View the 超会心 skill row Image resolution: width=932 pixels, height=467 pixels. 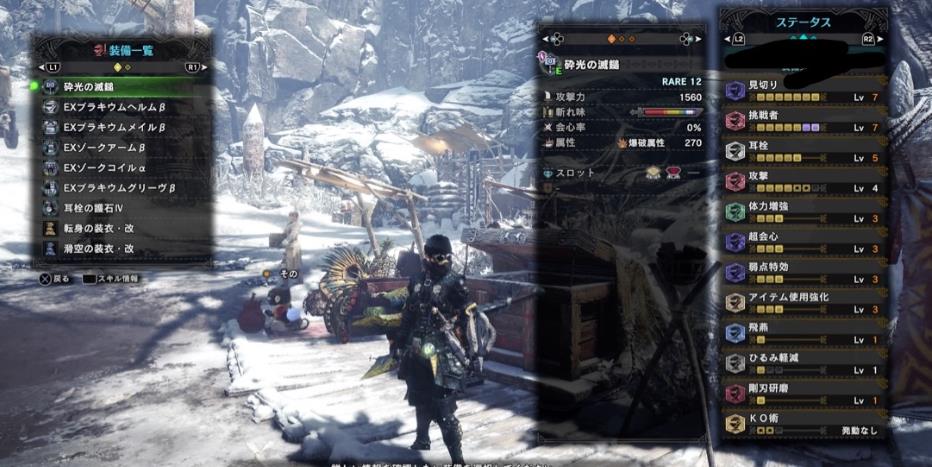click(x=805, y=241)
